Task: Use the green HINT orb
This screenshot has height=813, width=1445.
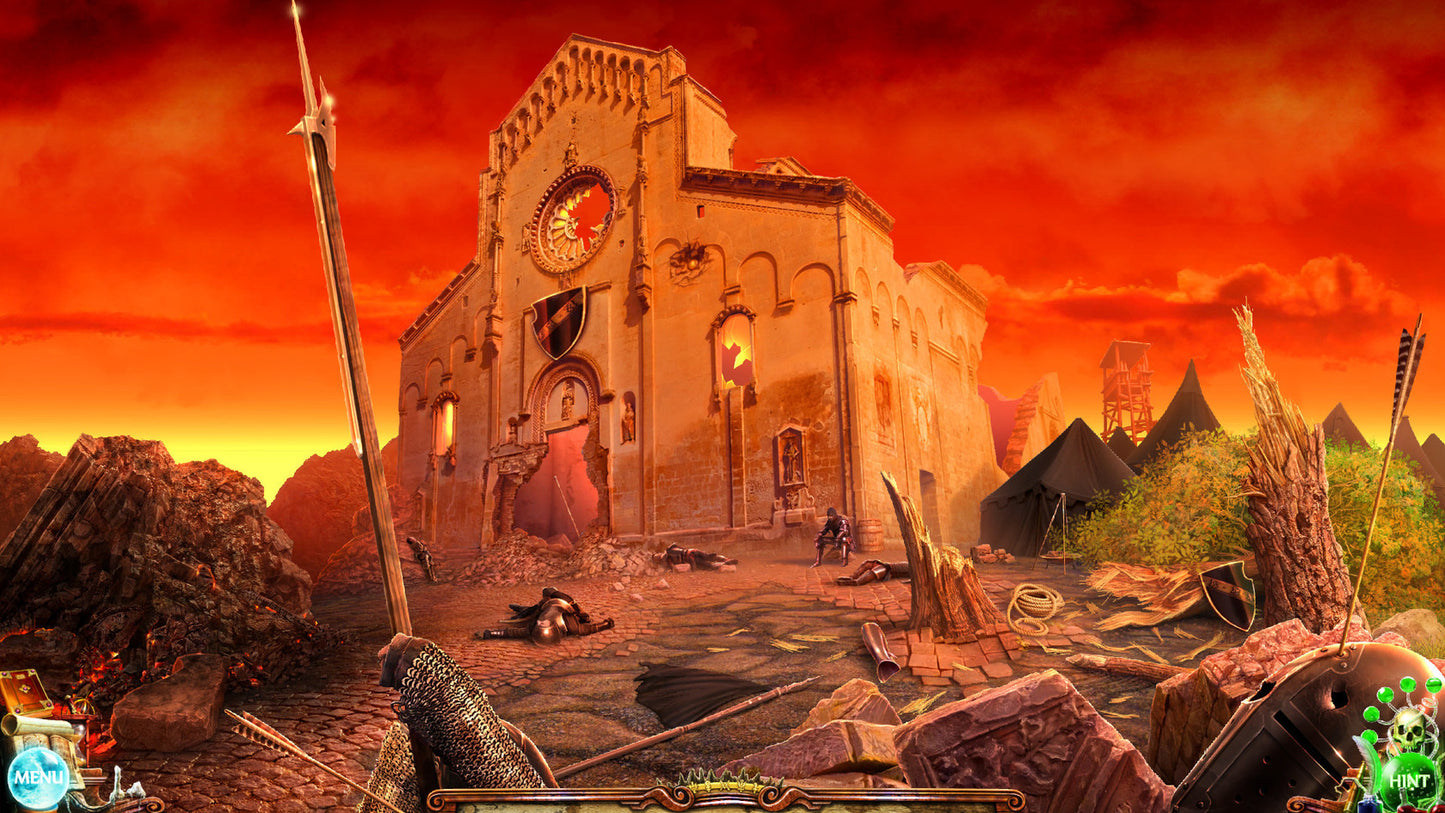Action: click(1409, 781)
